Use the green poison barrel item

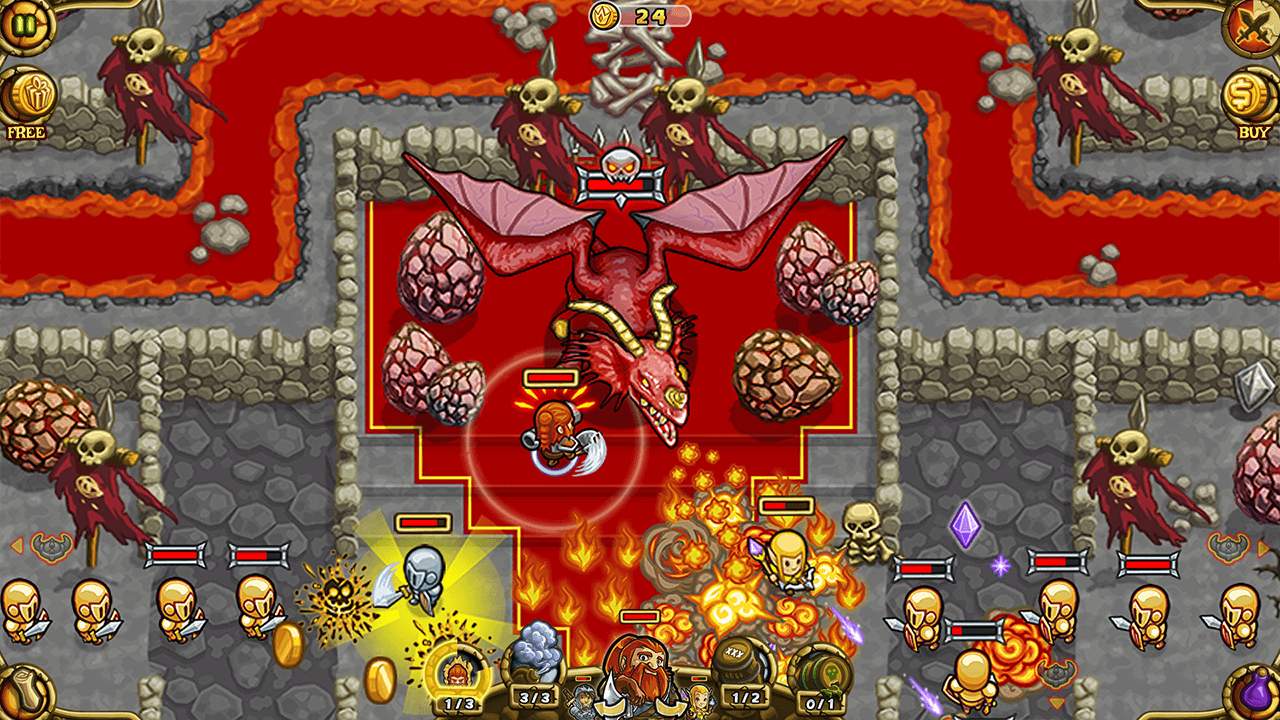pyautogui.click(x=821, y=670)
